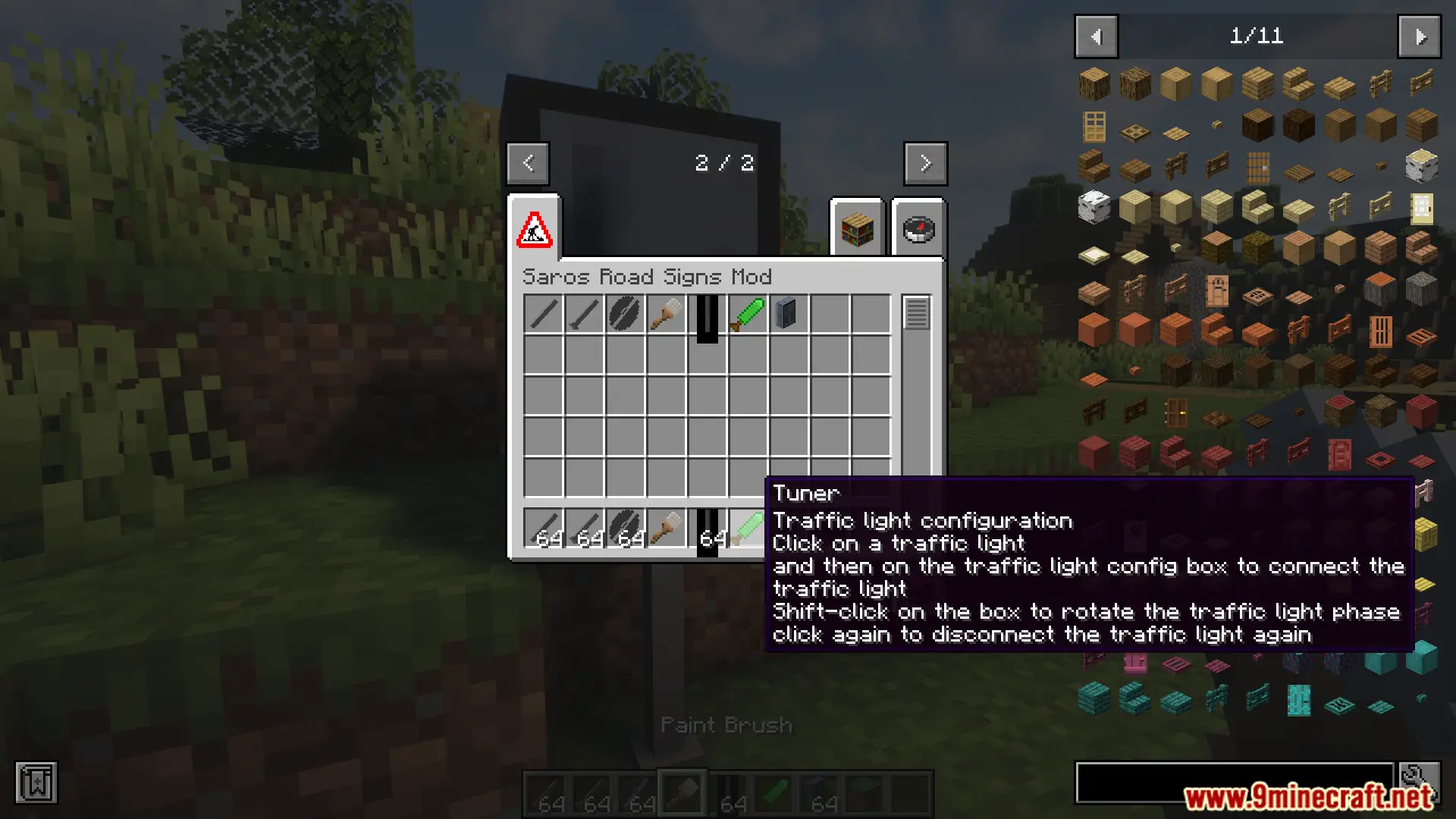
Task: Open the bookshelf search items tab
Action: tap(858, 229)
